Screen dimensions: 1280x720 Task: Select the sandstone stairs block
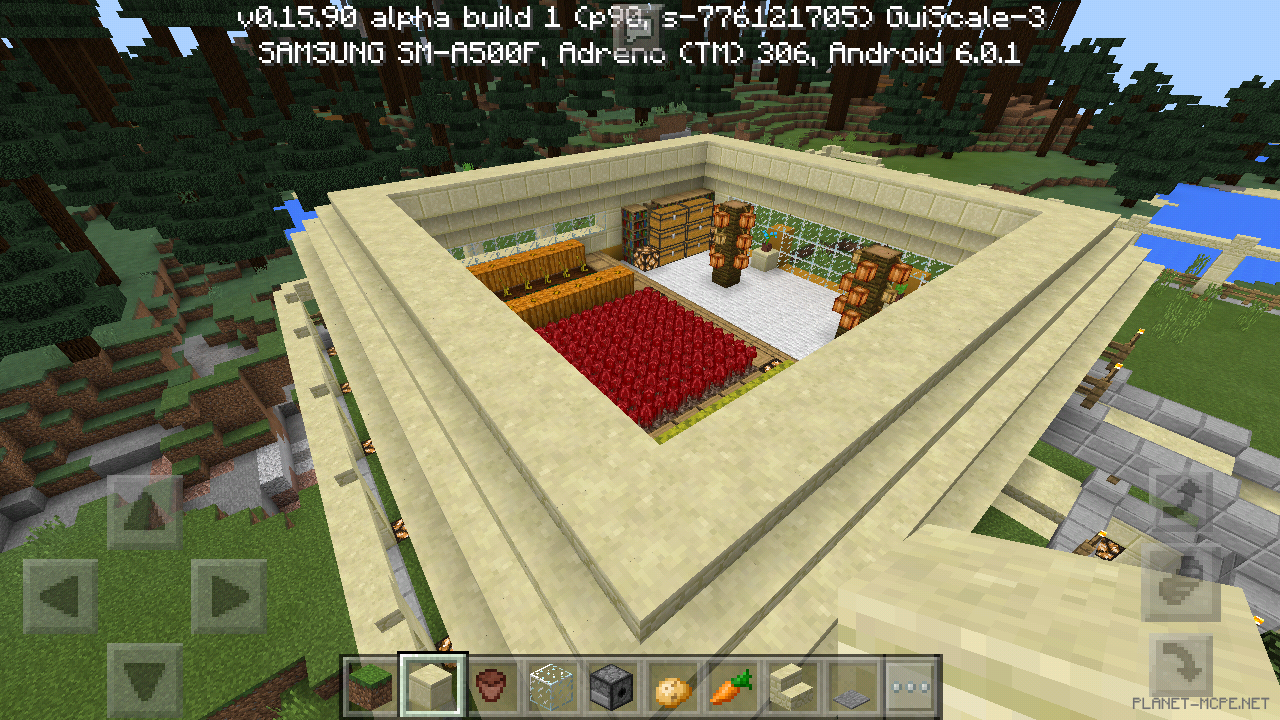point(792,686)
